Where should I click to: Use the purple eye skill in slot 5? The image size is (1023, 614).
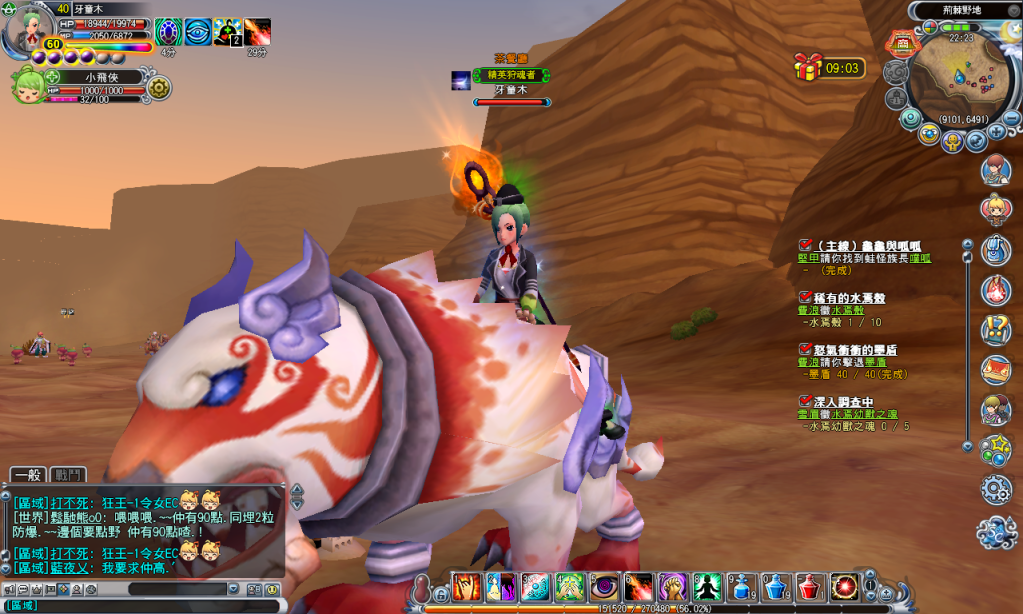pyautogui.click(x=604, y=587)
